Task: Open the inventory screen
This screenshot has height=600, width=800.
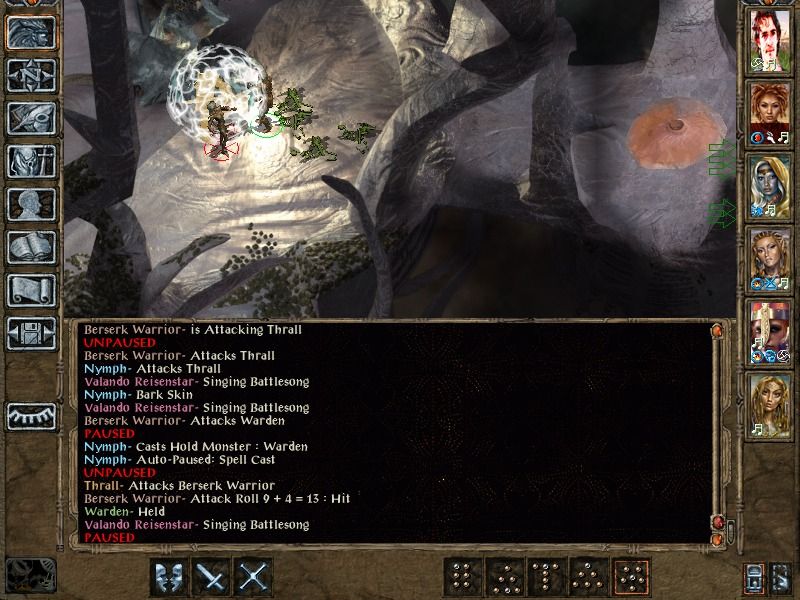Action: [31, 161]
